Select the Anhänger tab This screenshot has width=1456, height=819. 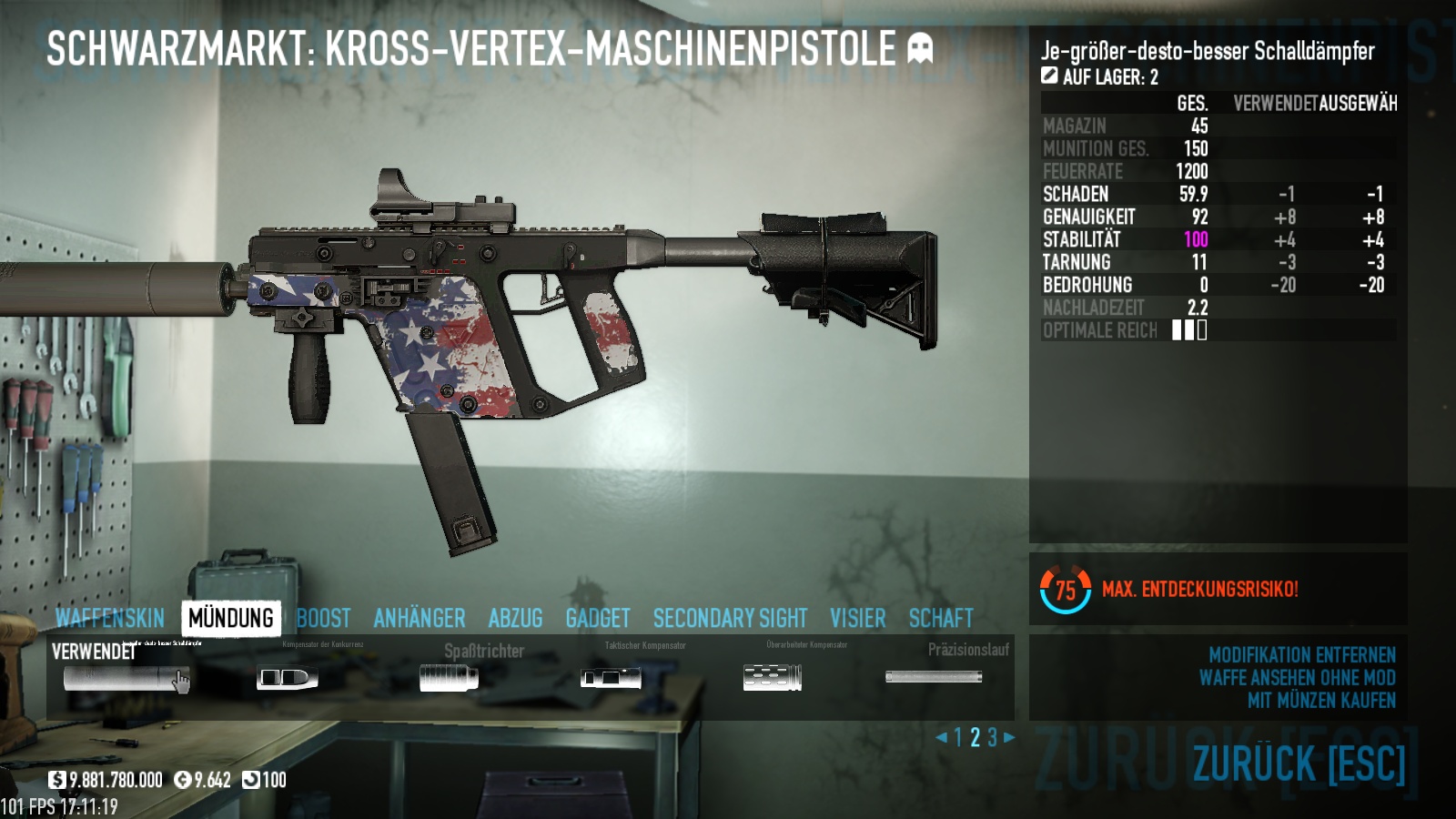419,619
